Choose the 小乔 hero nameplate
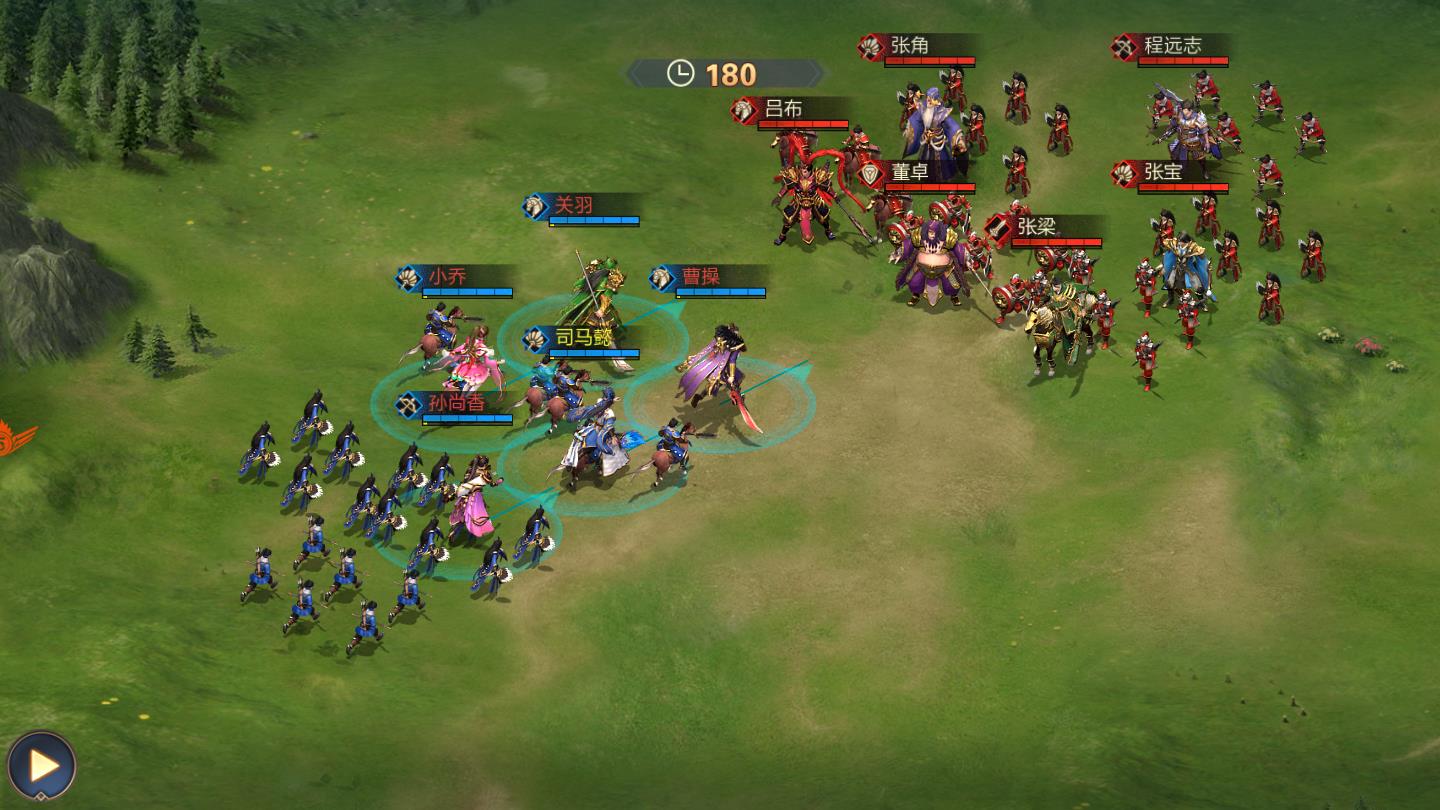The width and height of the screenshot is (1440, 810). (x=456, y=278)
